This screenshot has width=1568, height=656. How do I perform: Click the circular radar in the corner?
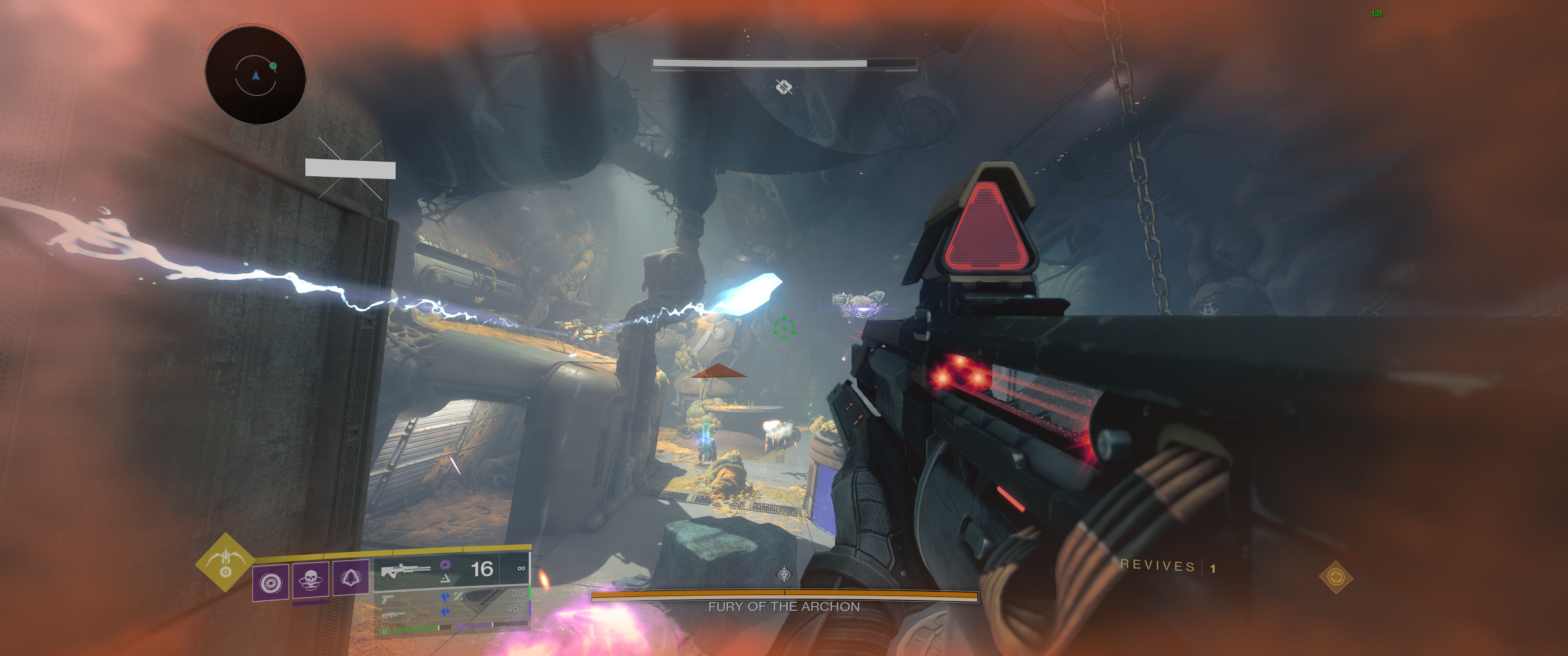pos(256,76)
